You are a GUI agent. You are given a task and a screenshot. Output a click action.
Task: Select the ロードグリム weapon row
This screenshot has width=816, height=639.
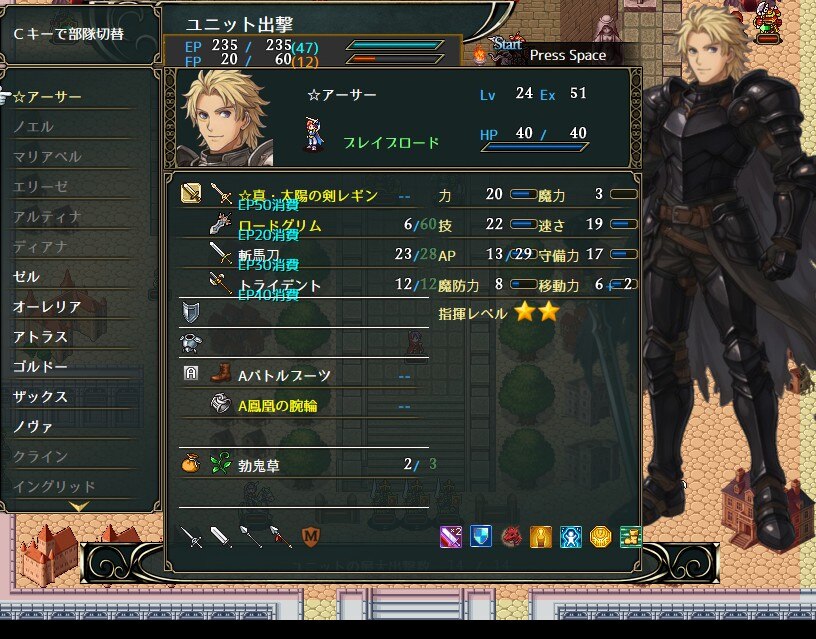[280, 226]
